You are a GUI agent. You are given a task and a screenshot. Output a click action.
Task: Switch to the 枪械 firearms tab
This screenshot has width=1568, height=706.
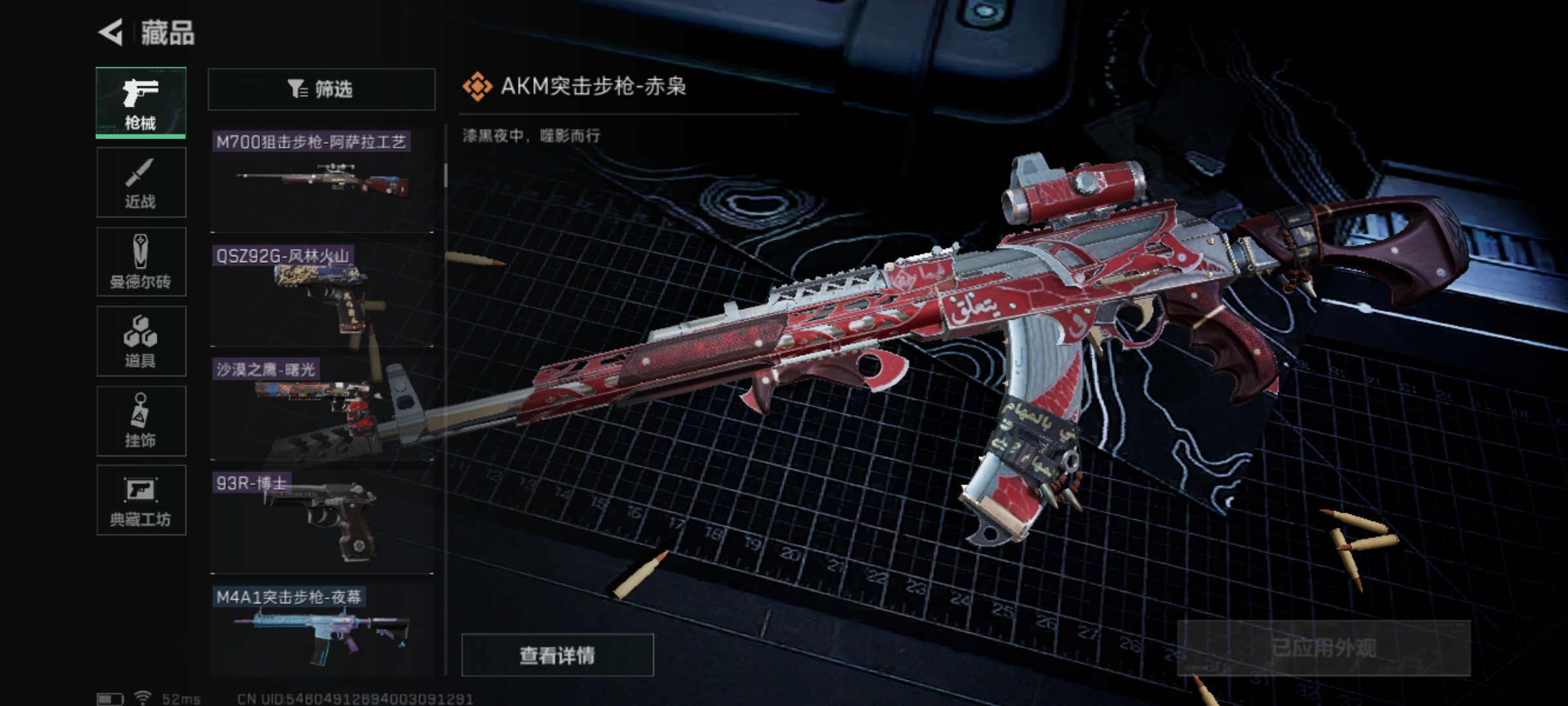pyautogui.click(x=141, y=103)
